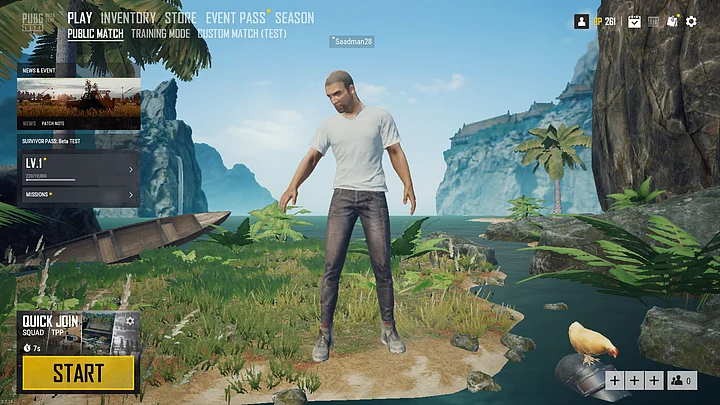Open the Event Pass menu
Viewport: 720px width, 405px height.
pos(234,18)
